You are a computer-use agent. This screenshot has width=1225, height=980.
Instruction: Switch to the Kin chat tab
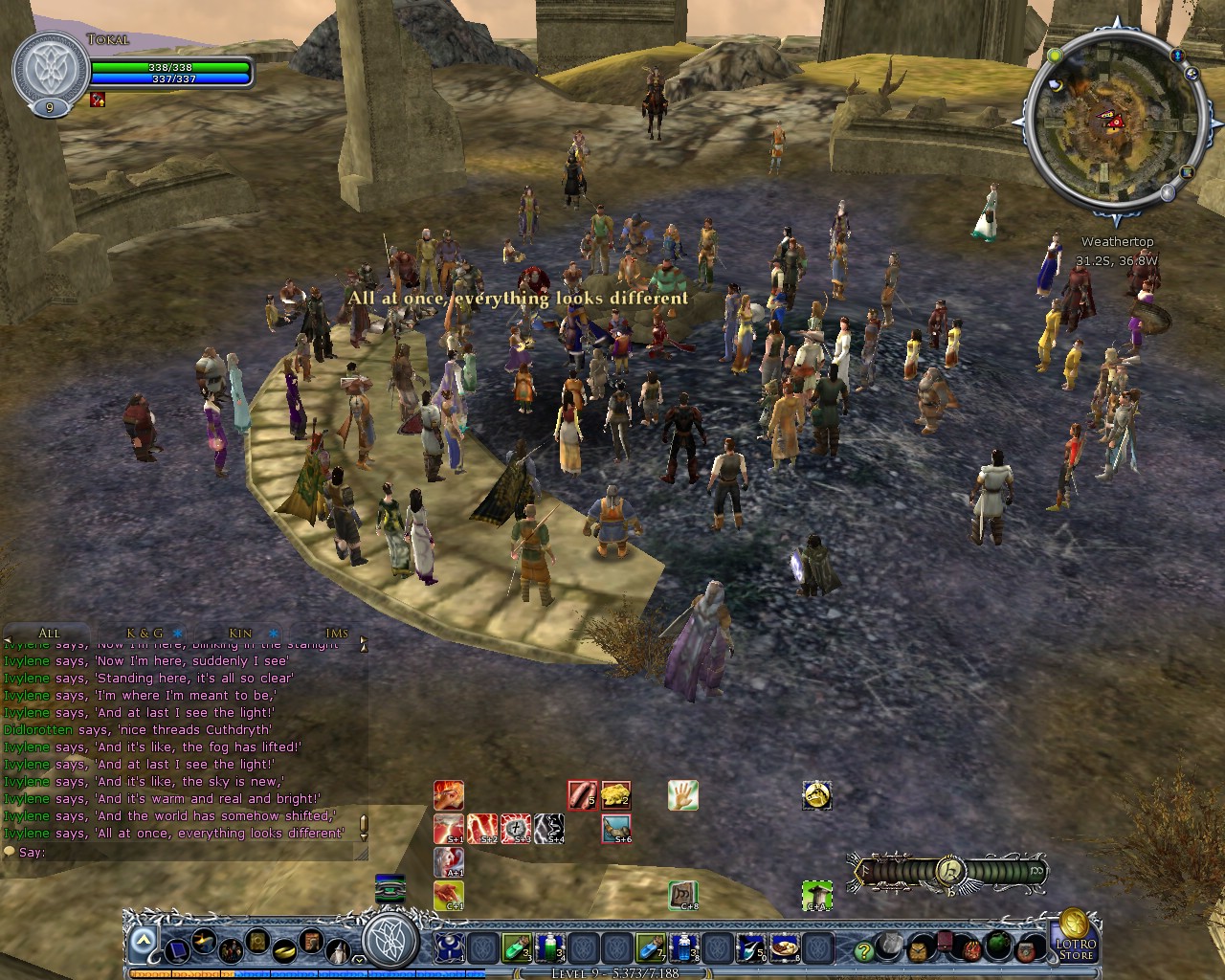tap(238, 633)
